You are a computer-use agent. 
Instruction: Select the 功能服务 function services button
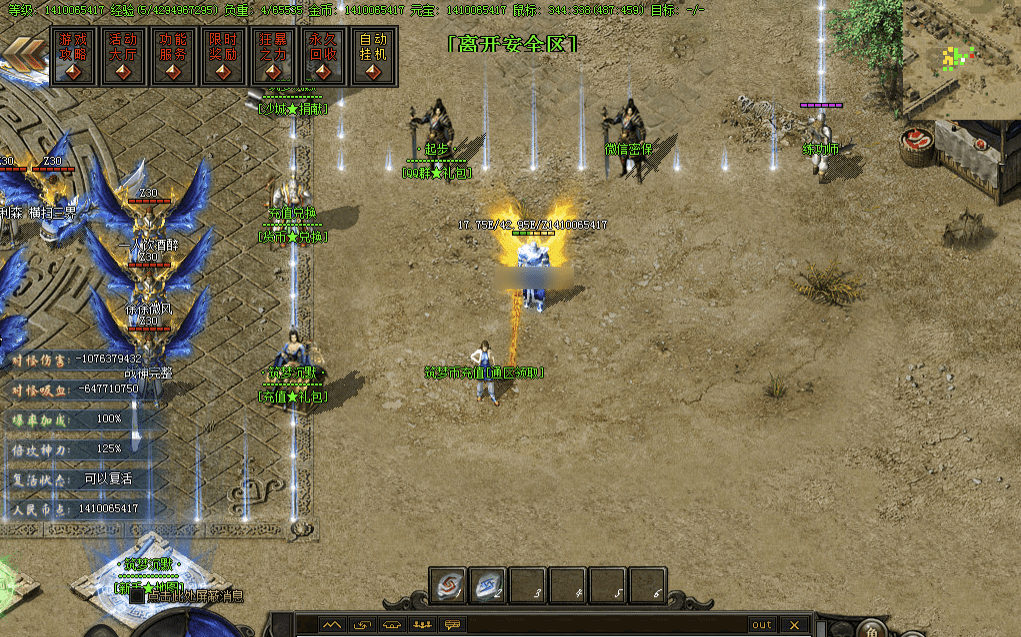(x=173, y=55)
